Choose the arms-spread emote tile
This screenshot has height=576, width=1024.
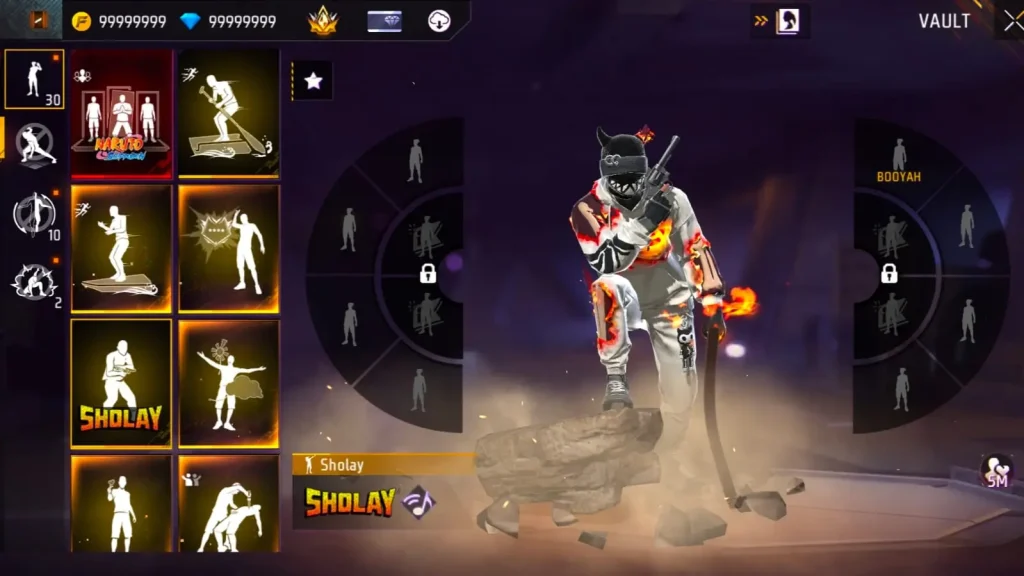(229, 383)
